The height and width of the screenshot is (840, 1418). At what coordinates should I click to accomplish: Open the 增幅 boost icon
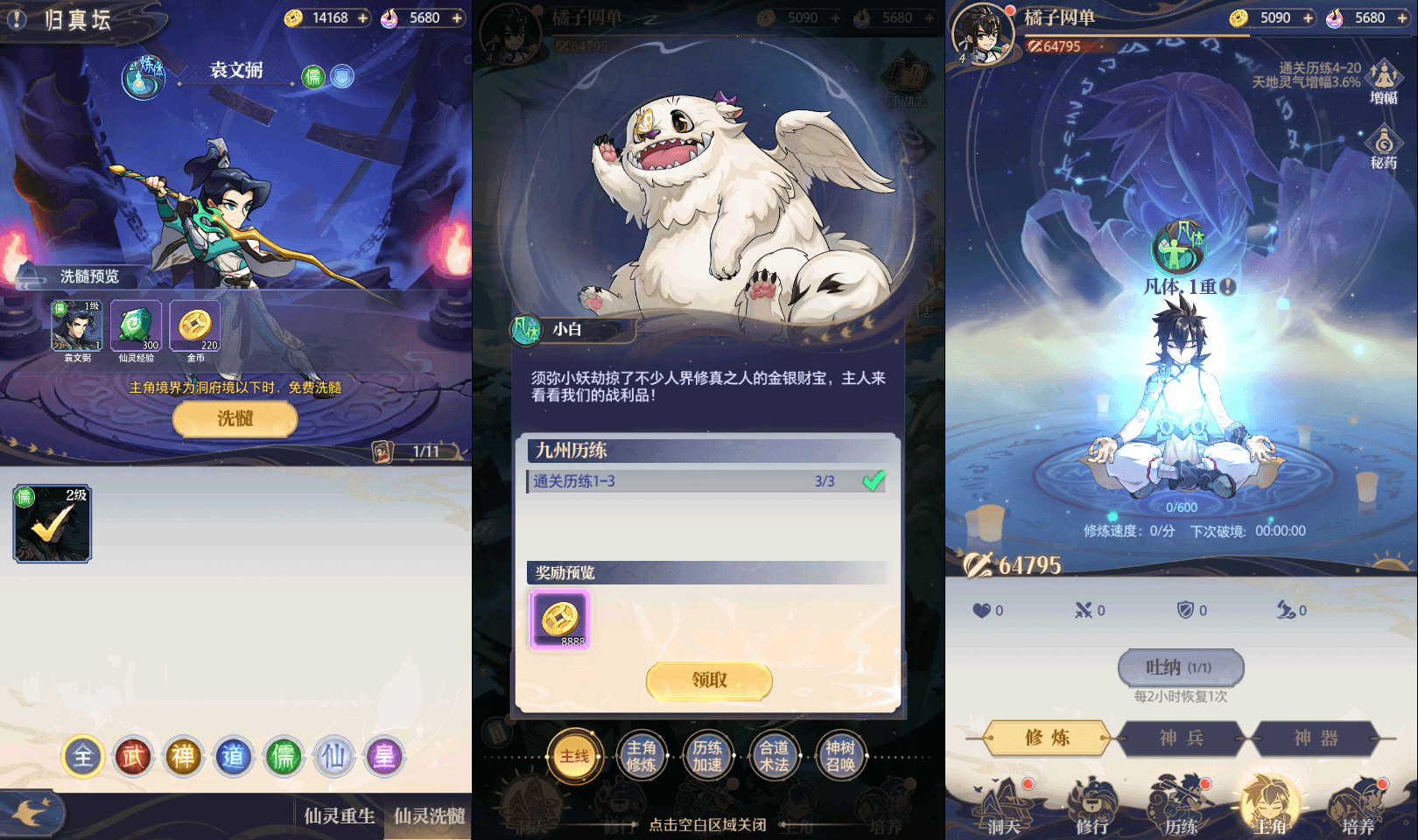click(x=1383, y=81)
